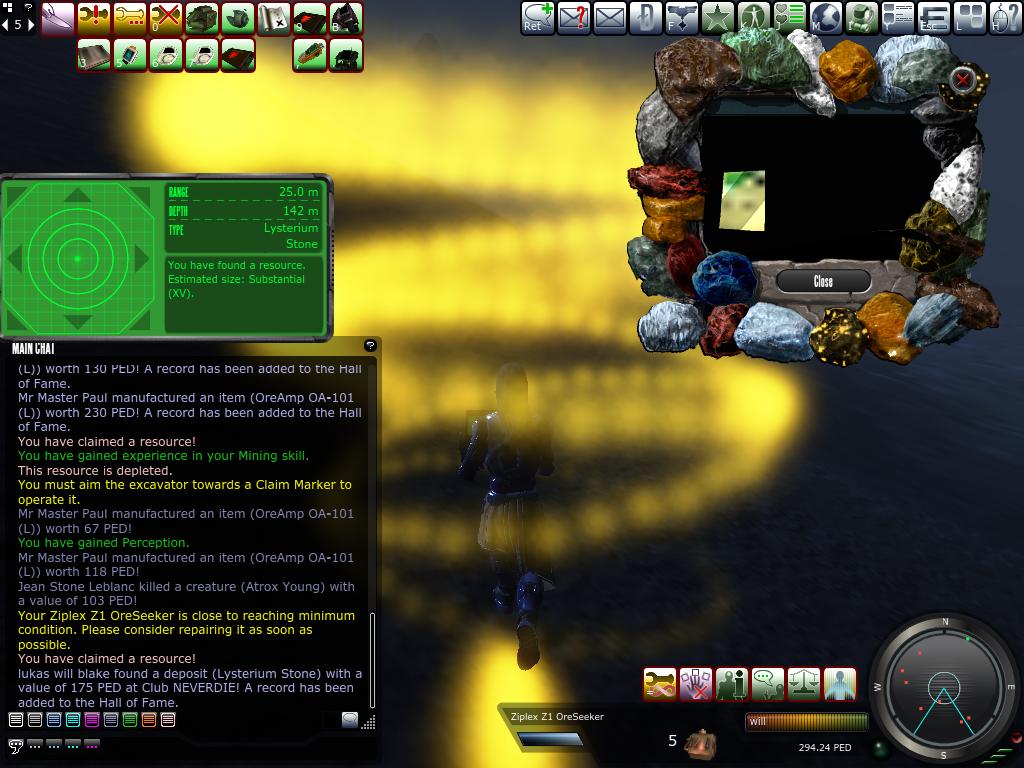Screen dimensions: 1024x768
Task: Go to next hotbar page arrow
Action: 30,25
